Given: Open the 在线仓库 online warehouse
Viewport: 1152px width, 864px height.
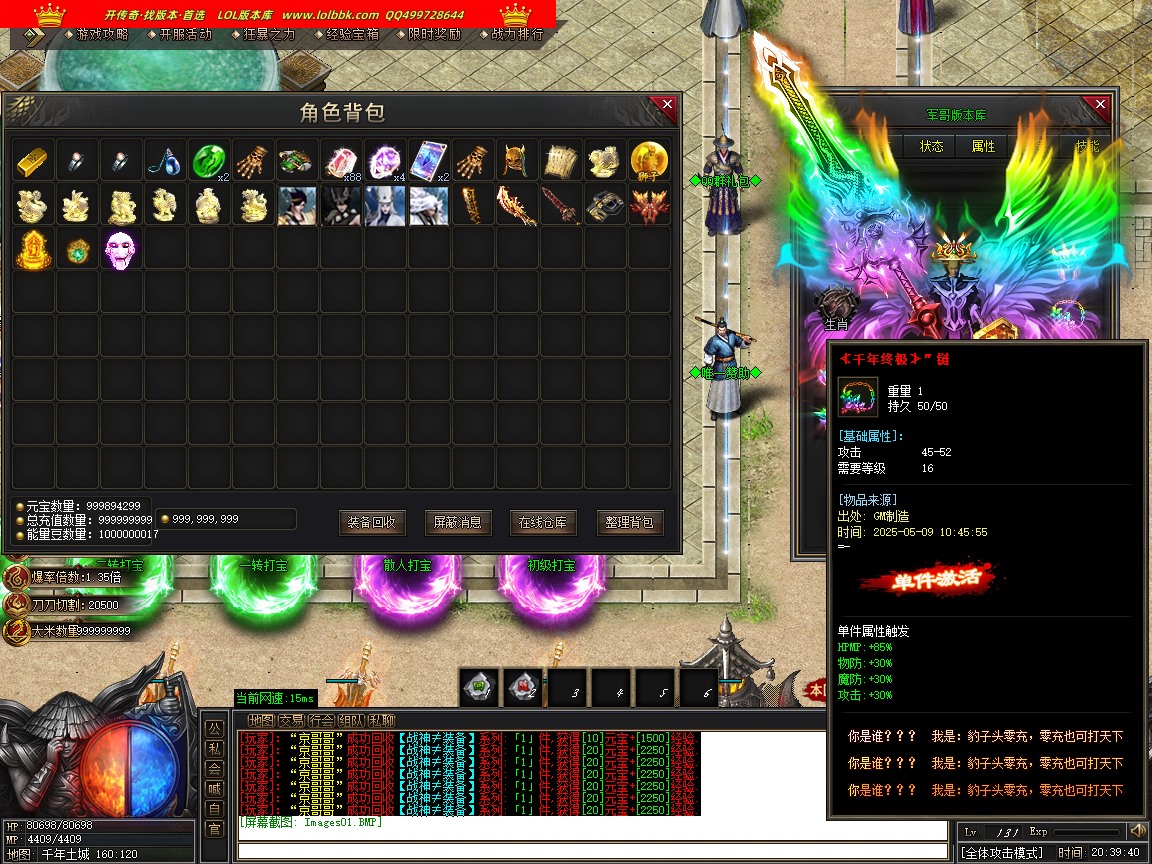Looking at the screenshot, I should point(544,522).
